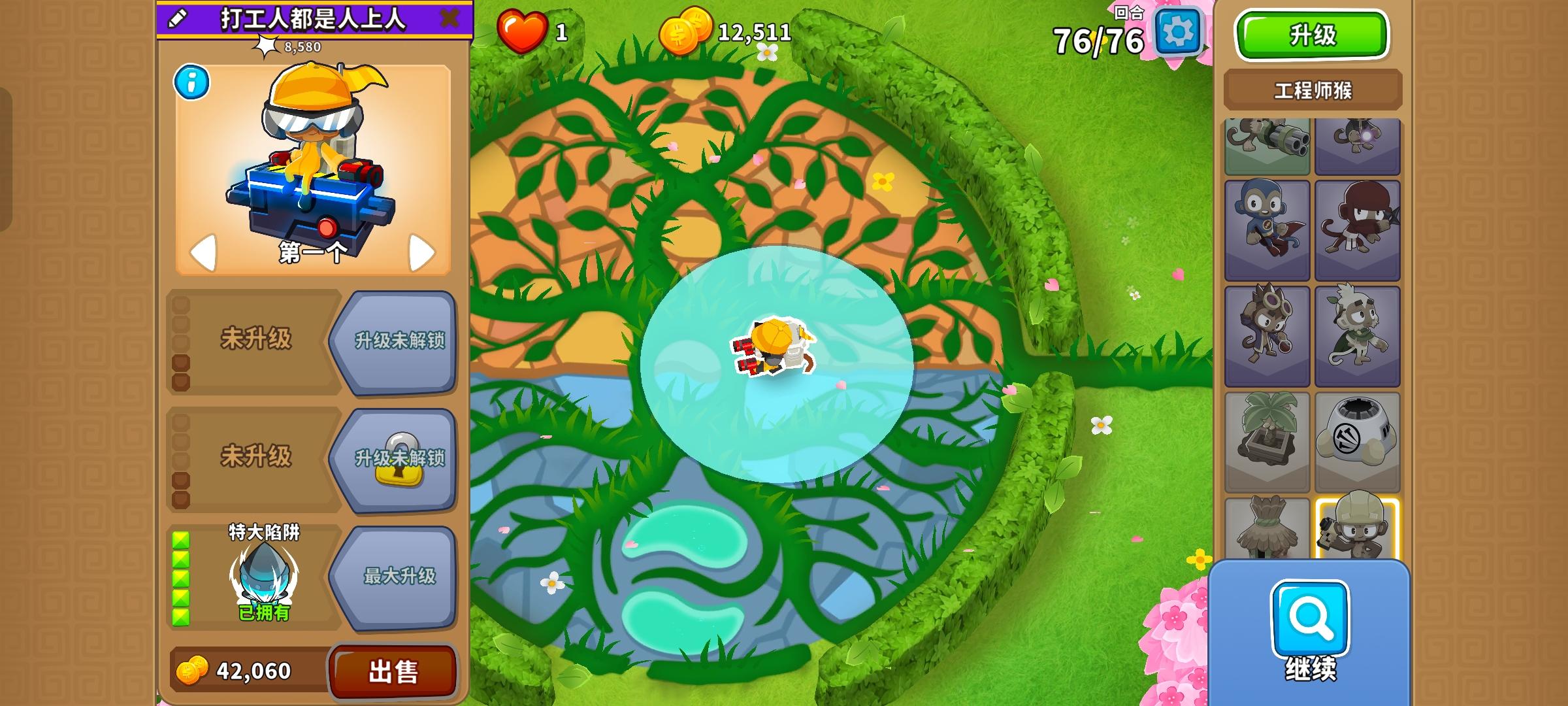Select the Dartling Gunner tower icon

pyautogui.click(x=1267, y=141)
